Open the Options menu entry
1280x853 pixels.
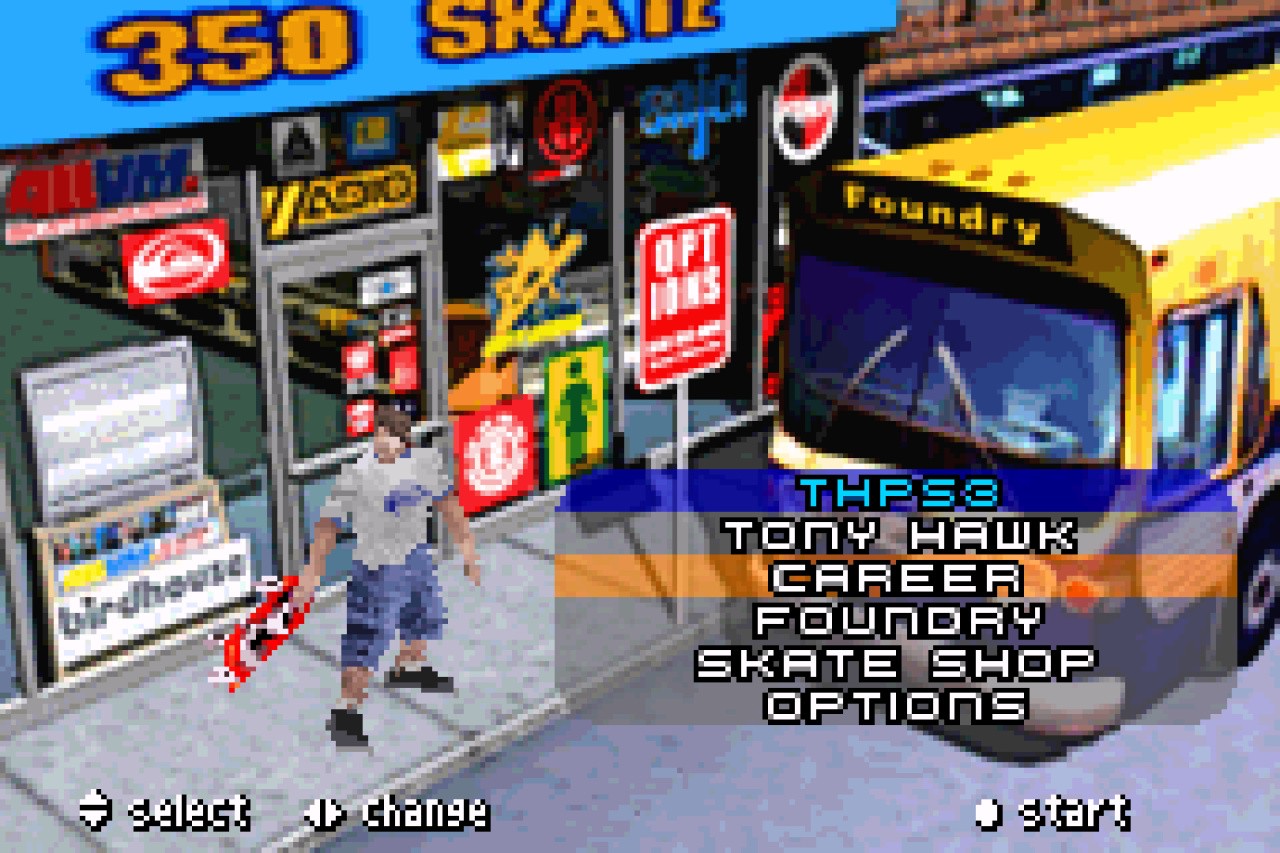pos(897,705)
